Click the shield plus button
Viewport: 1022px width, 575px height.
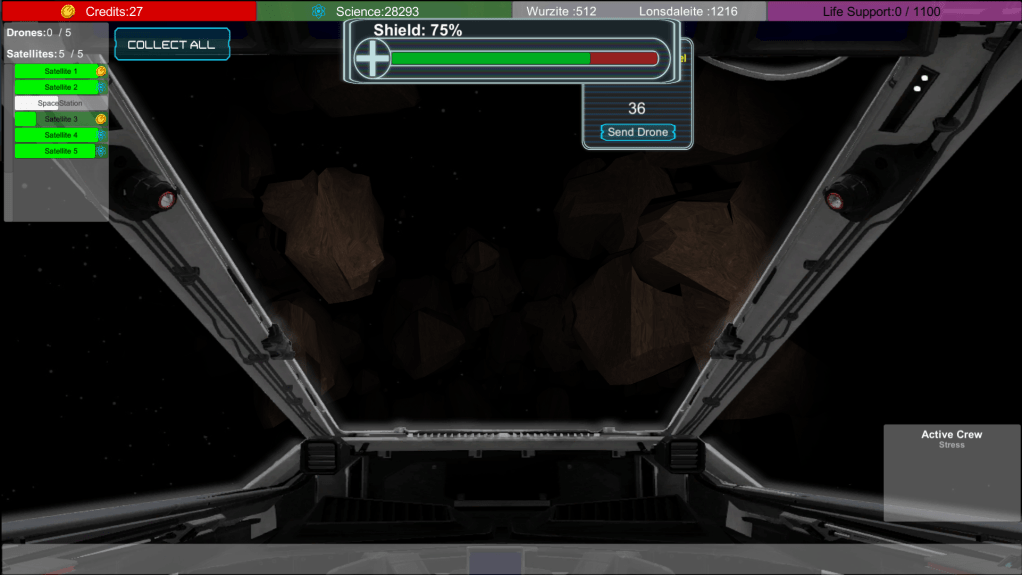[x=372, y=59]
